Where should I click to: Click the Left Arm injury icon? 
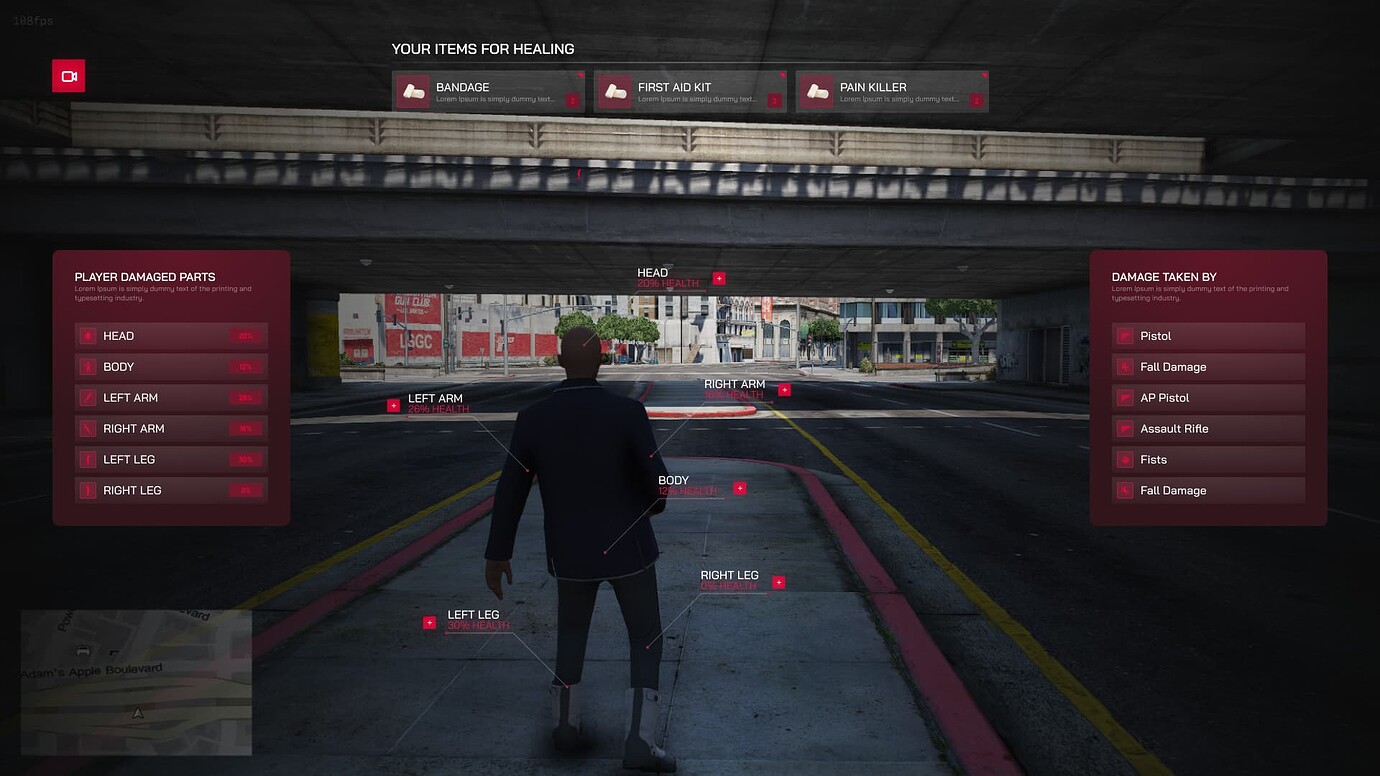point(86,397)
